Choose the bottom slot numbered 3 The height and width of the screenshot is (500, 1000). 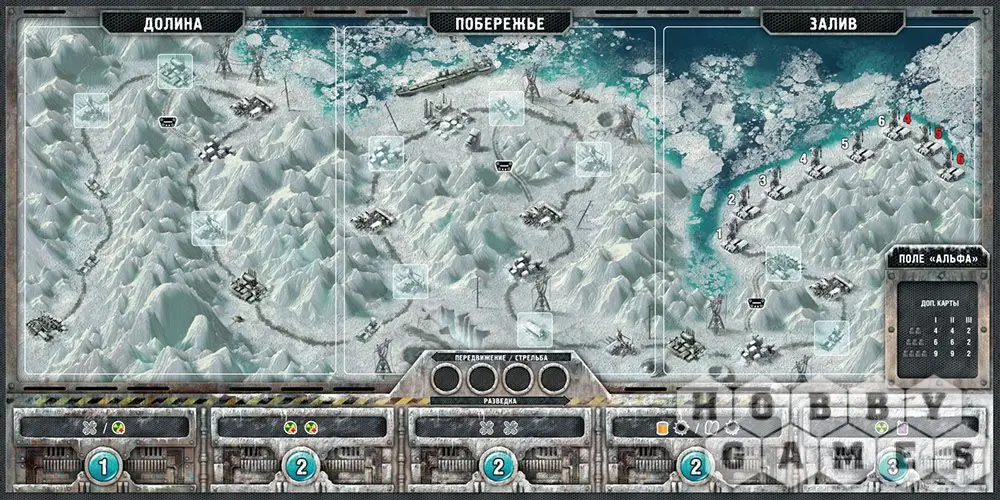tap(892, 464)
